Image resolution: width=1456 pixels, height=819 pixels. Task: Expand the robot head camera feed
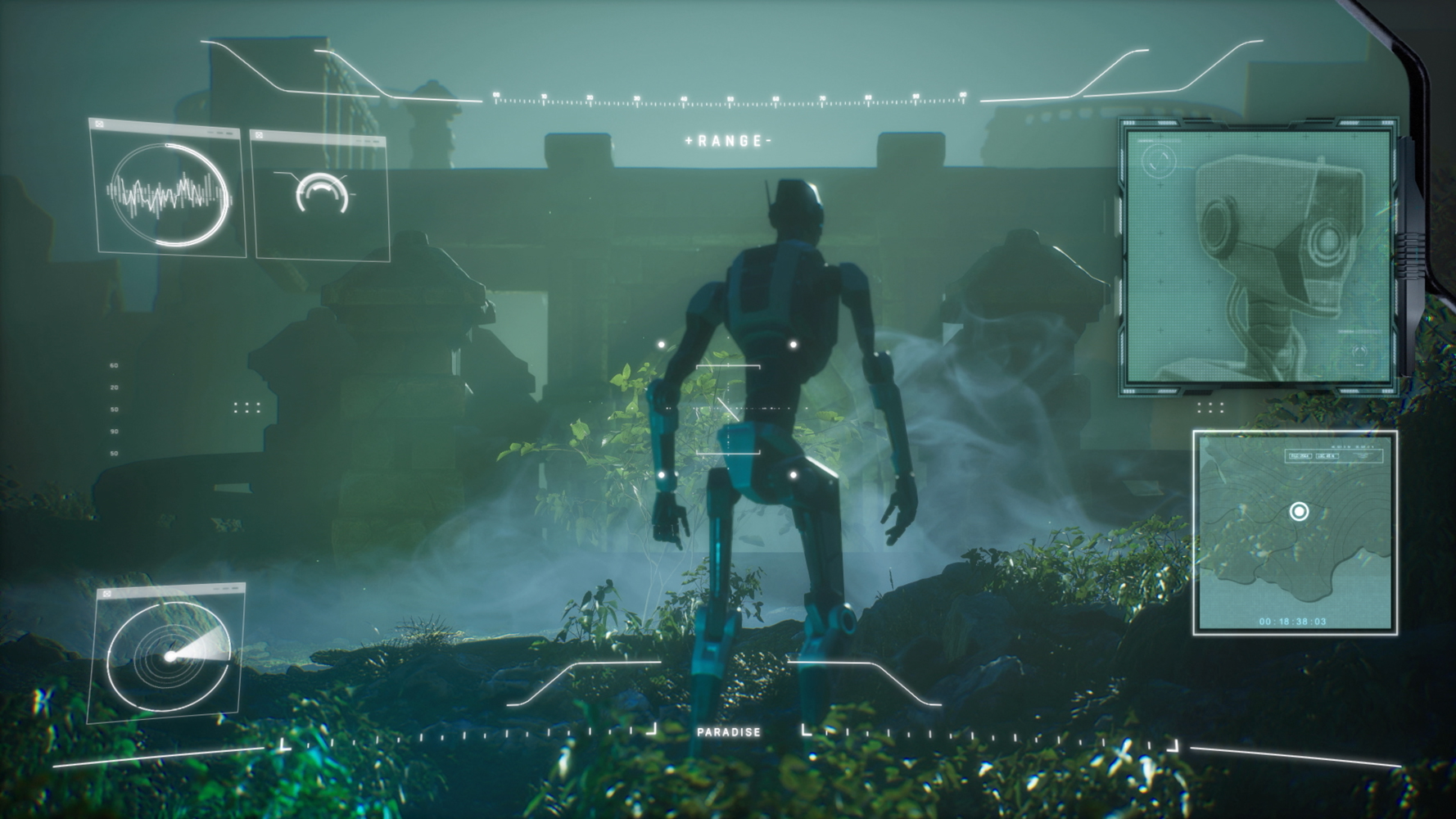tap(1259, 256)
